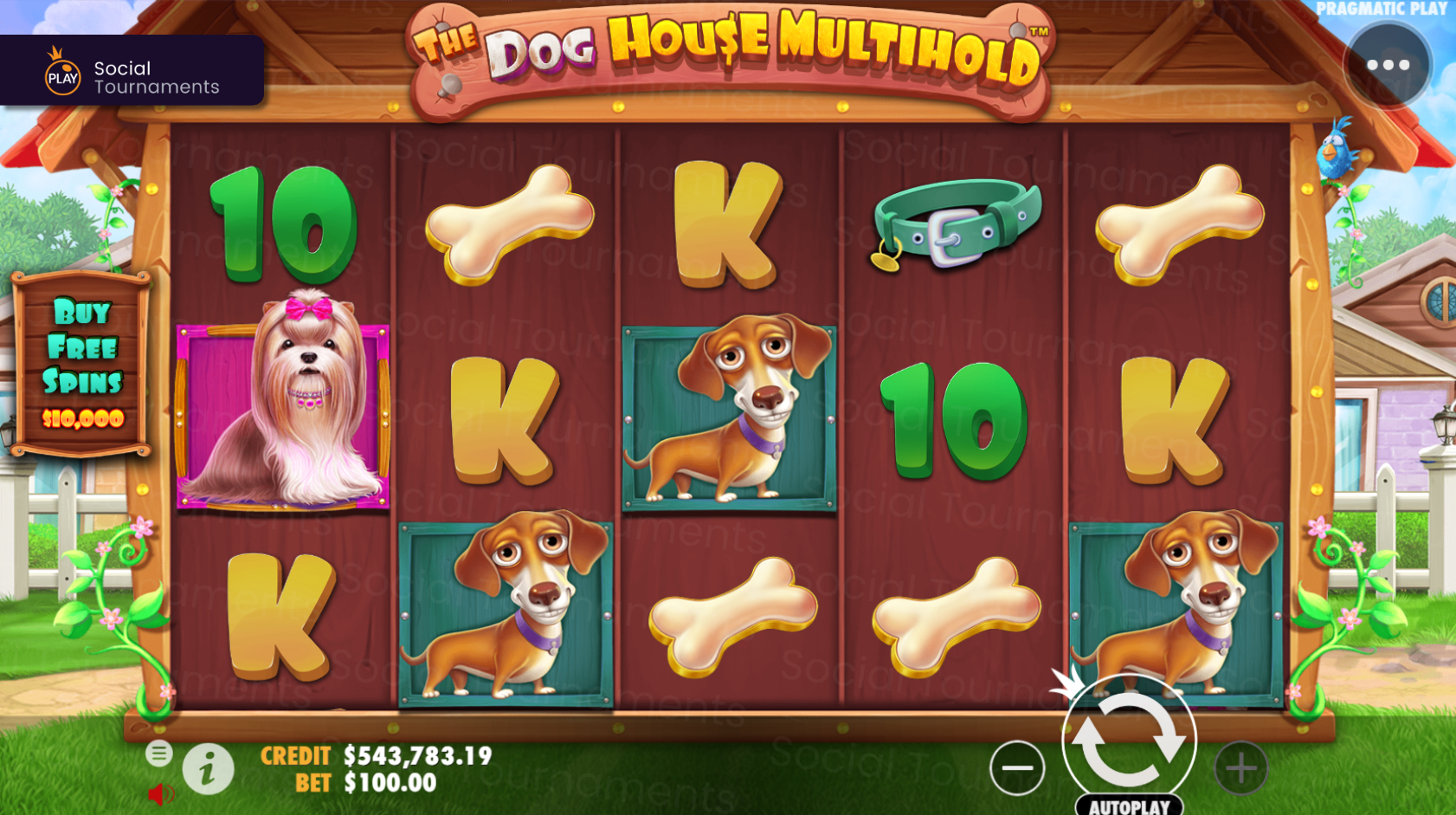The width and height of the screenshot is (1456, 815).
Task: Click the Social Tournaments PLAY crown logo
Action: click(60, 72)
